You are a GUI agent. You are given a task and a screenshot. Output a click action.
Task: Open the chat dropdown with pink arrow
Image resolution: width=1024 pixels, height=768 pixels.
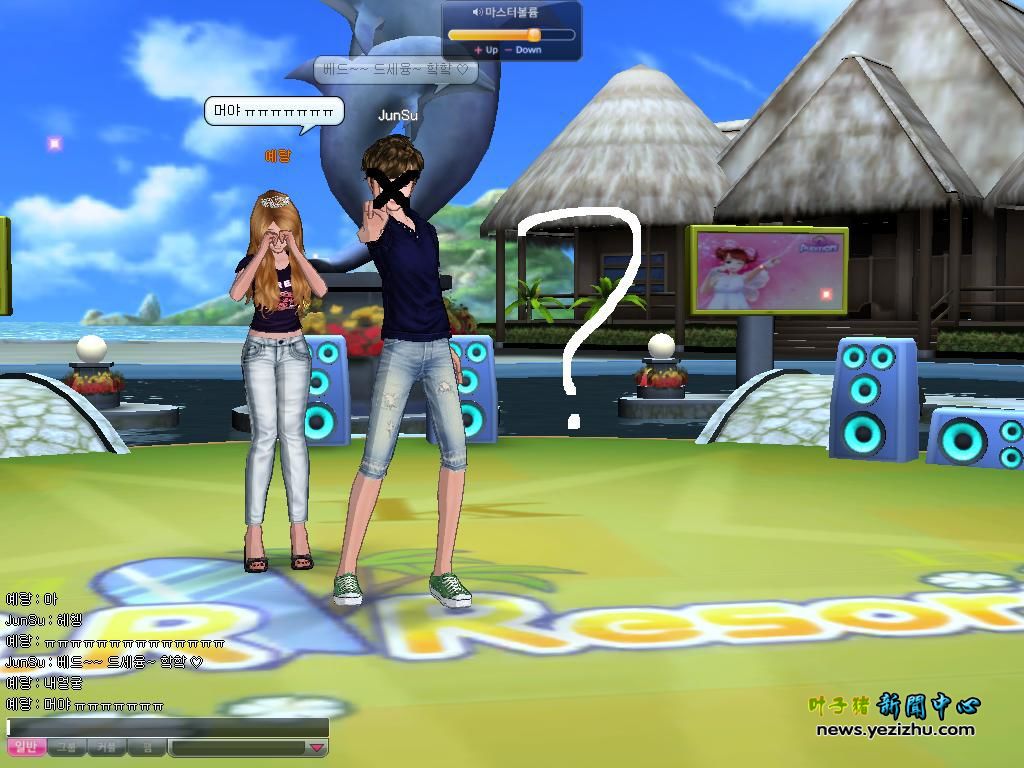tap(316, 747)
